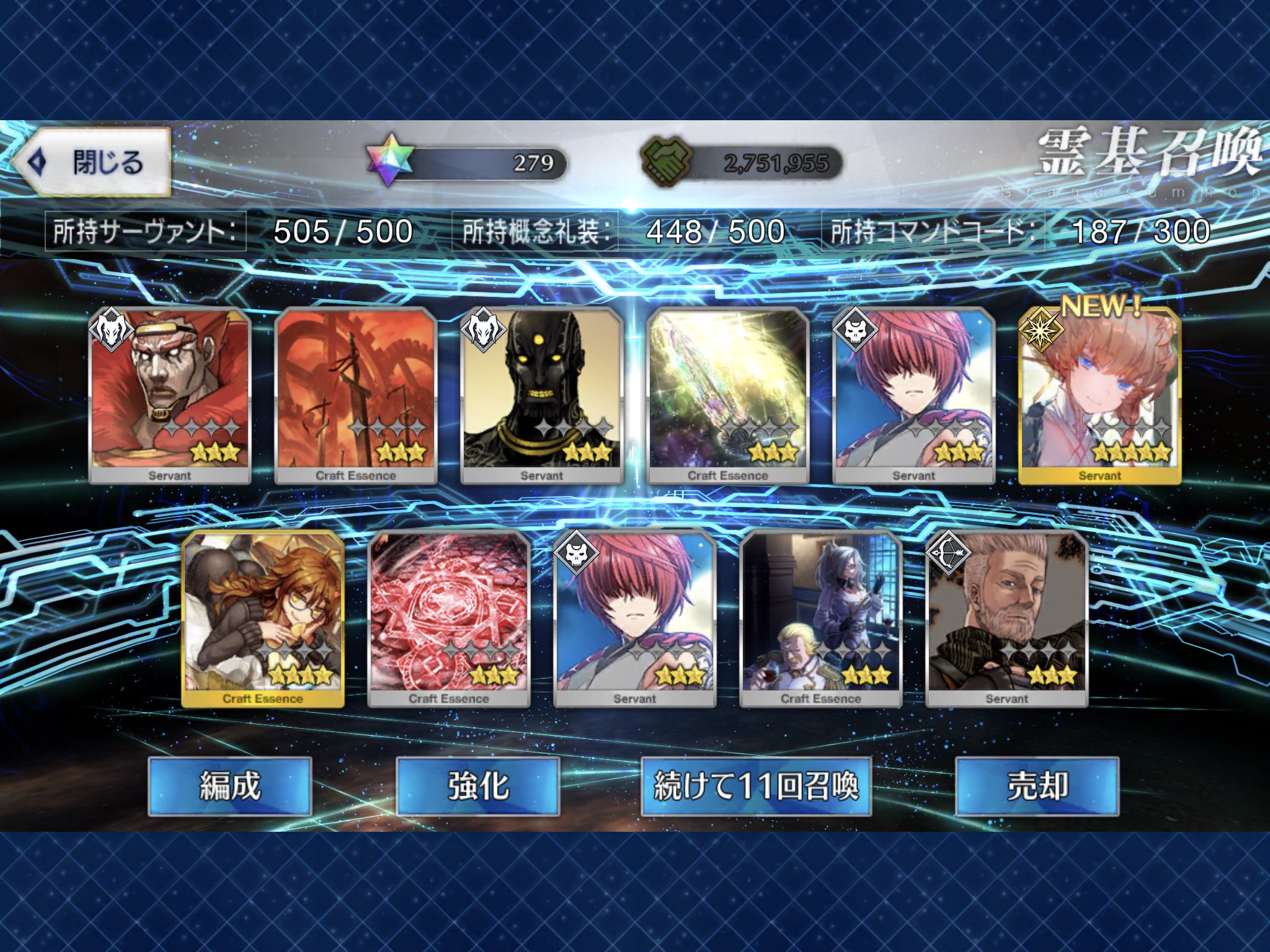Select the black-skinned golden-eyed servant card

click(541, 395)
